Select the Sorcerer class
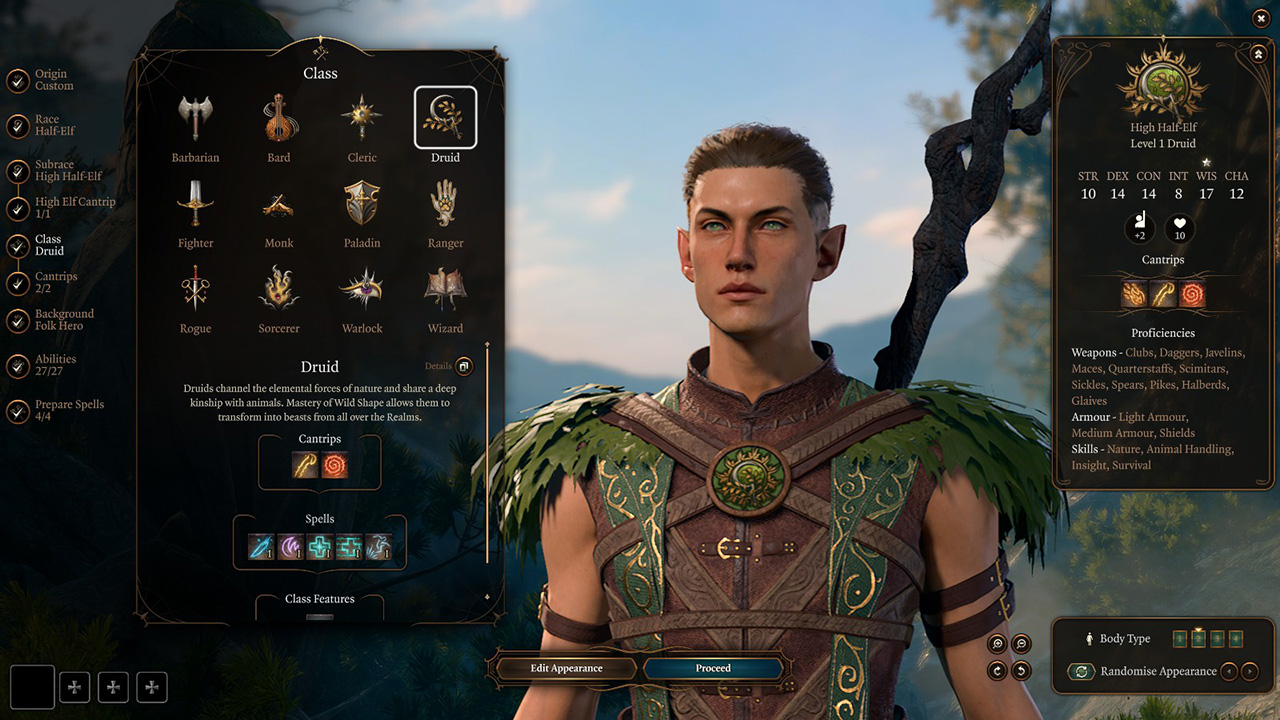This screenshot has height=720, width=1280. pyautogui.click(x=279, y=289)
